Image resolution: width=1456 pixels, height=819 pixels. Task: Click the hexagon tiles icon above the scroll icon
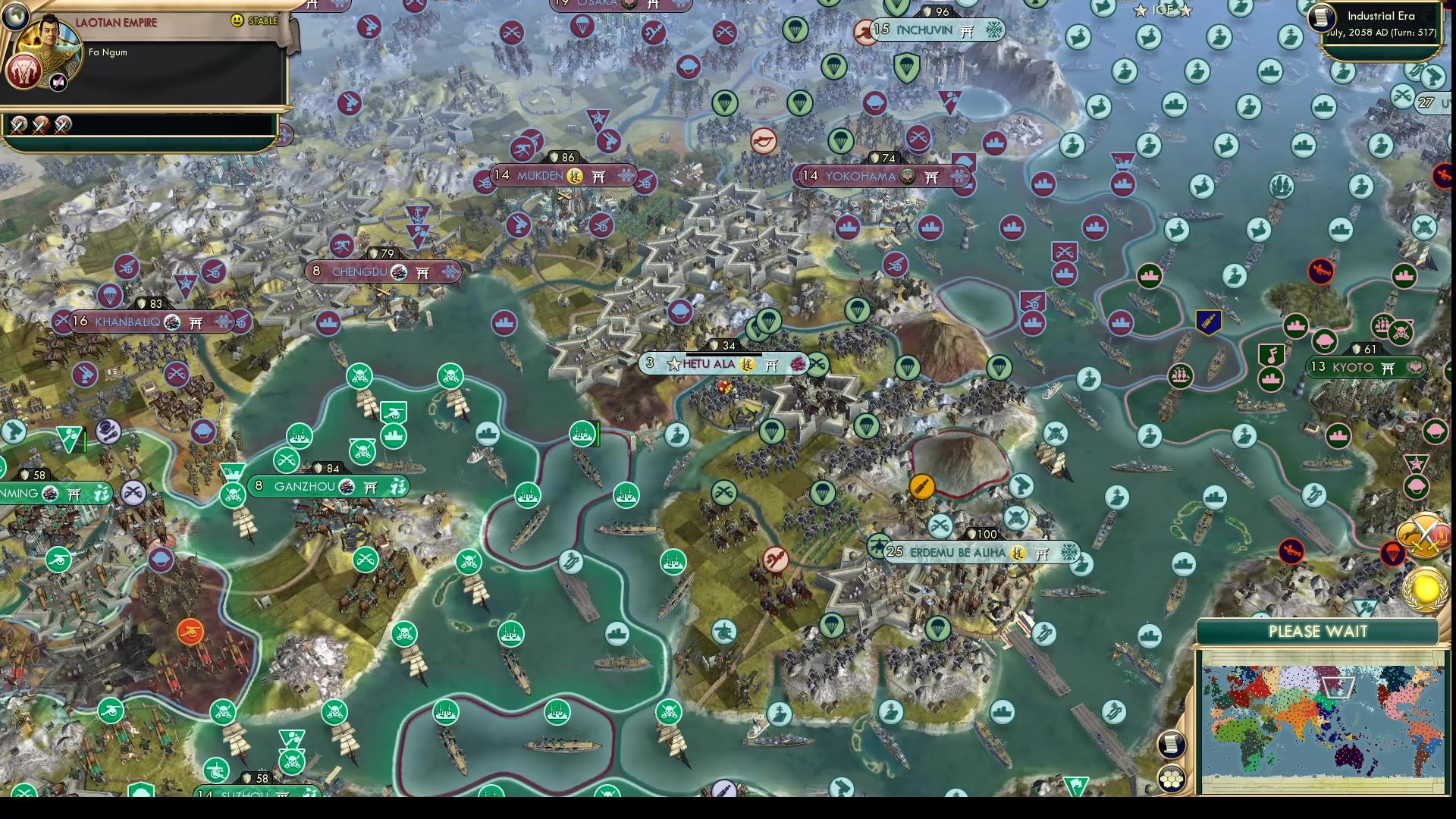coord(1172,778)
